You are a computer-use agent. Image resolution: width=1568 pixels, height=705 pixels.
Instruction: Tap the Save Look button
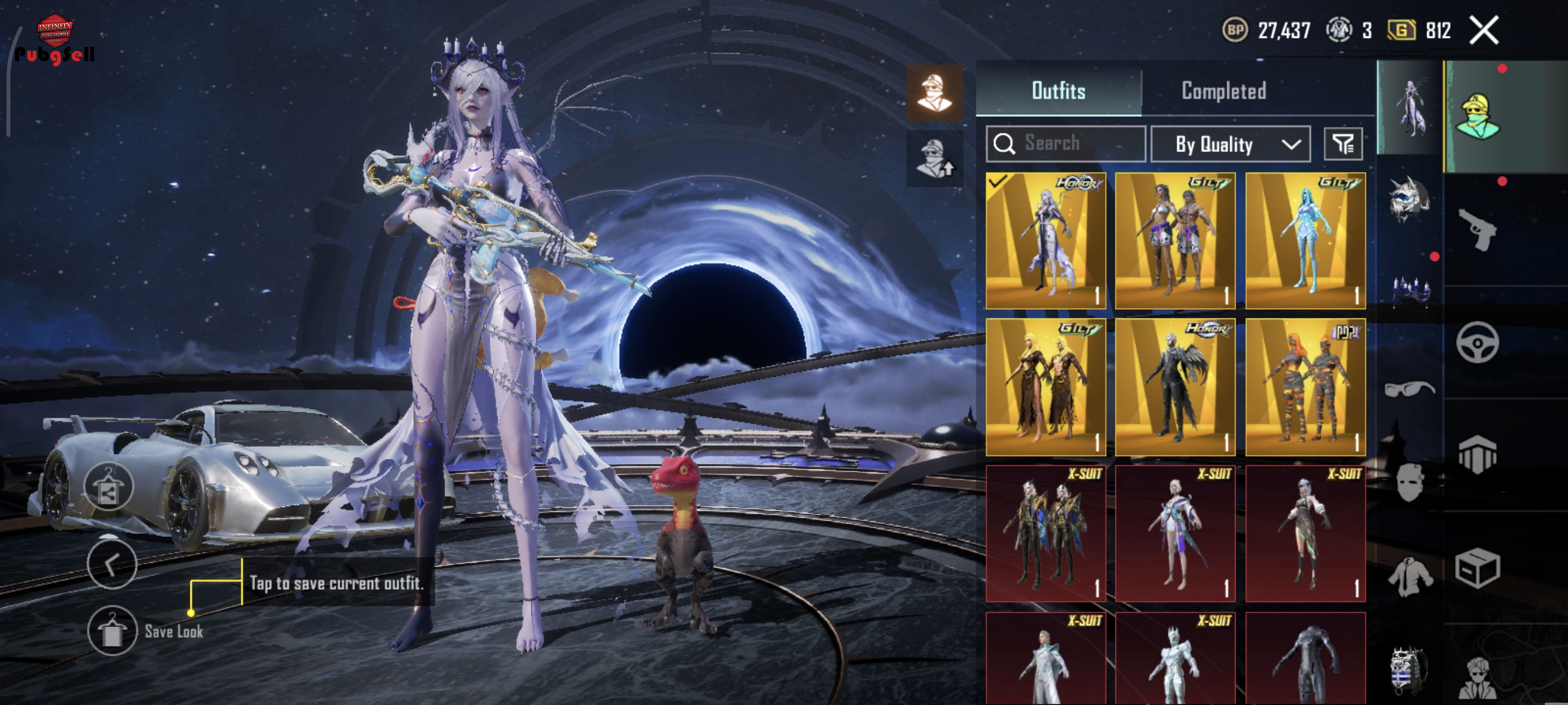112,630
